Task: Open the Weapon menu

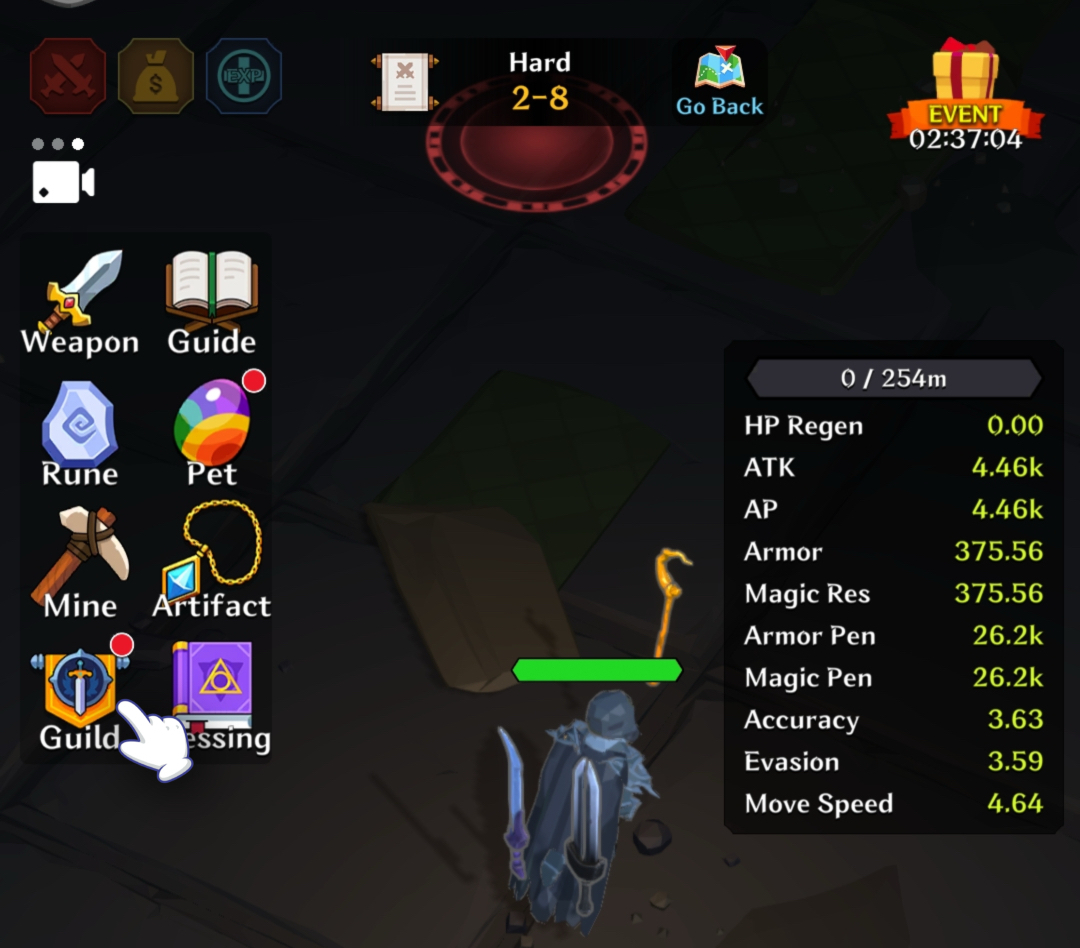Action: coord(80,300)
